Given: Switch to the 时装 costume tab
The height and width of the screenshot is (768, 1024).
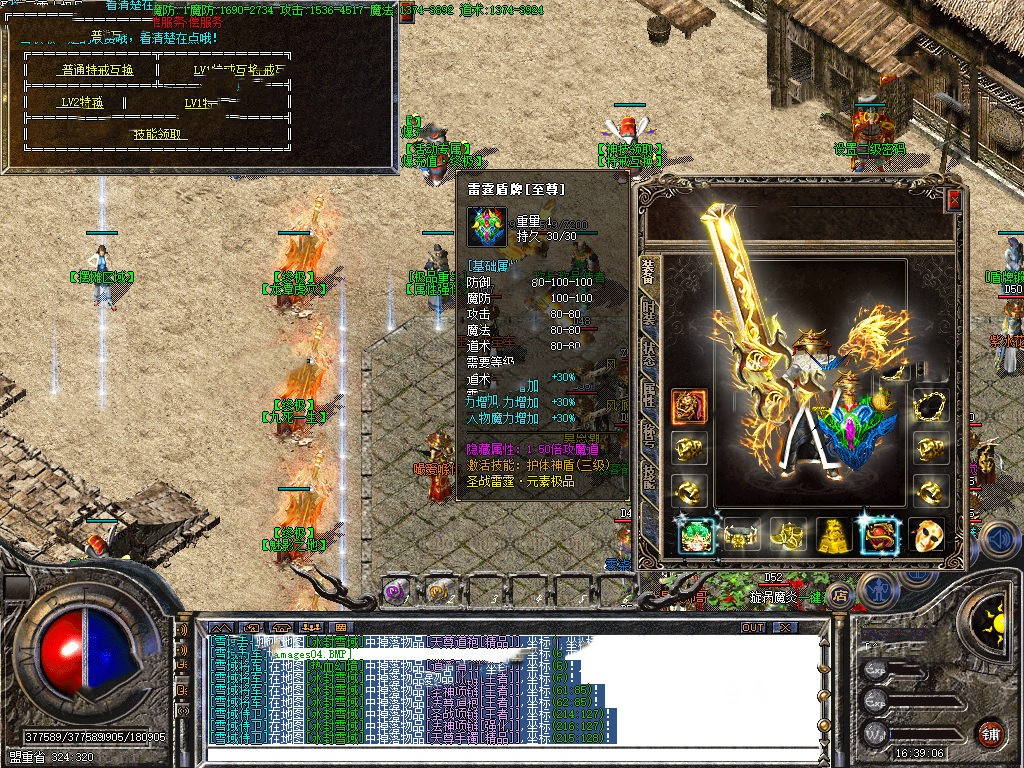Looking at the screenshot, I should (650, 316).
